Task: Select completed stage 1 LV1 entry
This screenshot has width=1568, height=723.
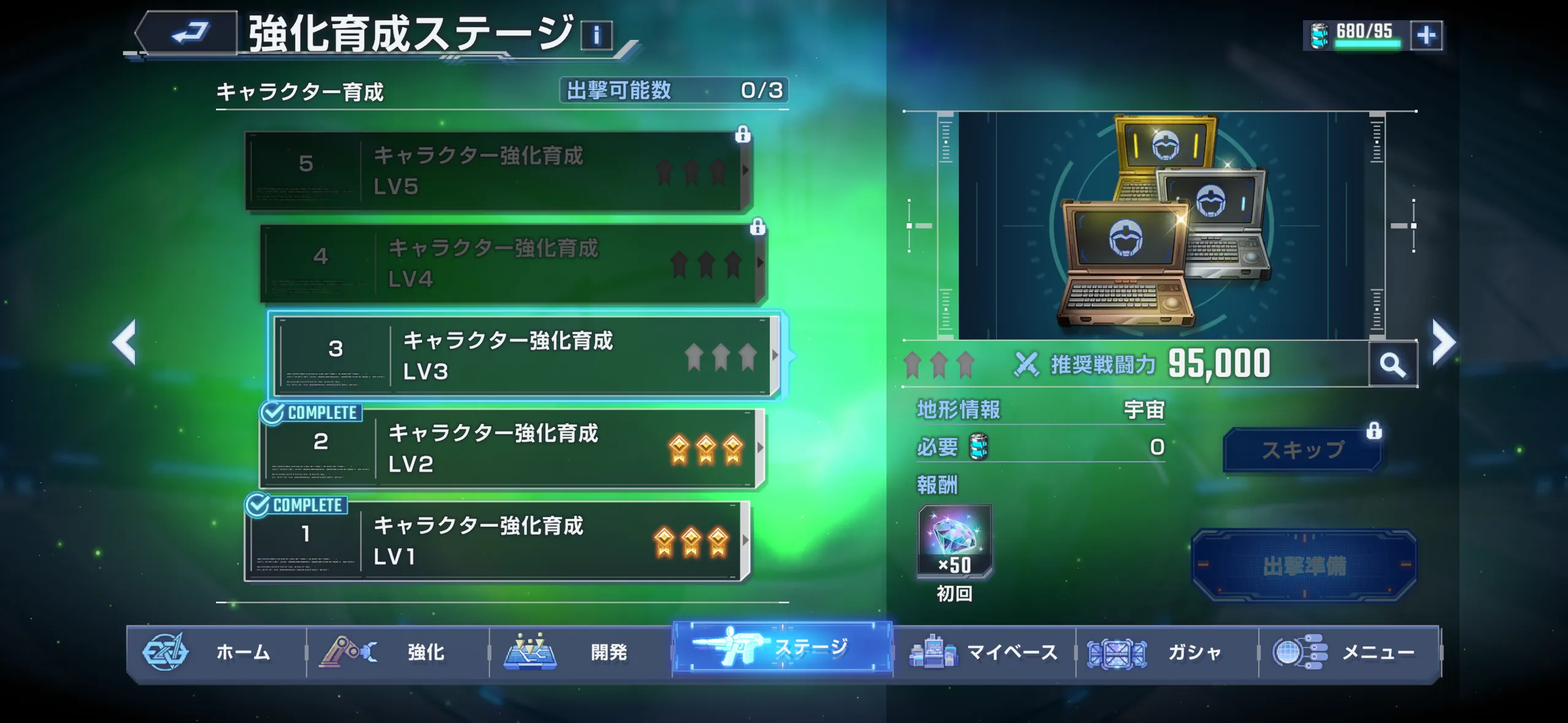Action: (497, 543)
